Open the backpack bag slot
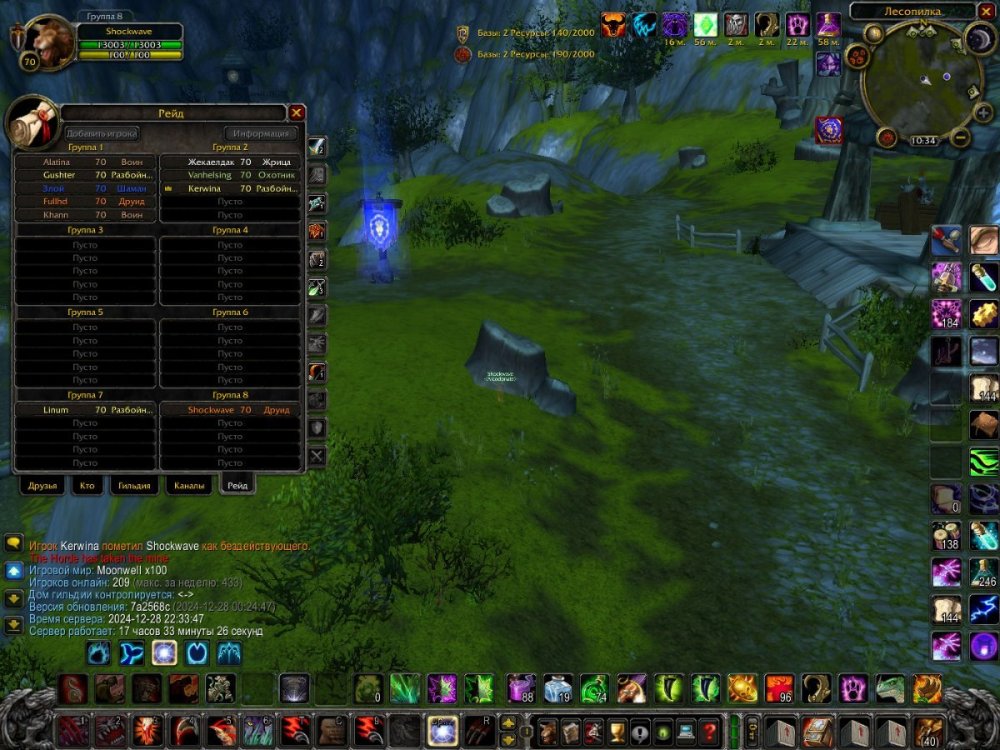This screenshot has width=1000, height=750. pos(927,730)
